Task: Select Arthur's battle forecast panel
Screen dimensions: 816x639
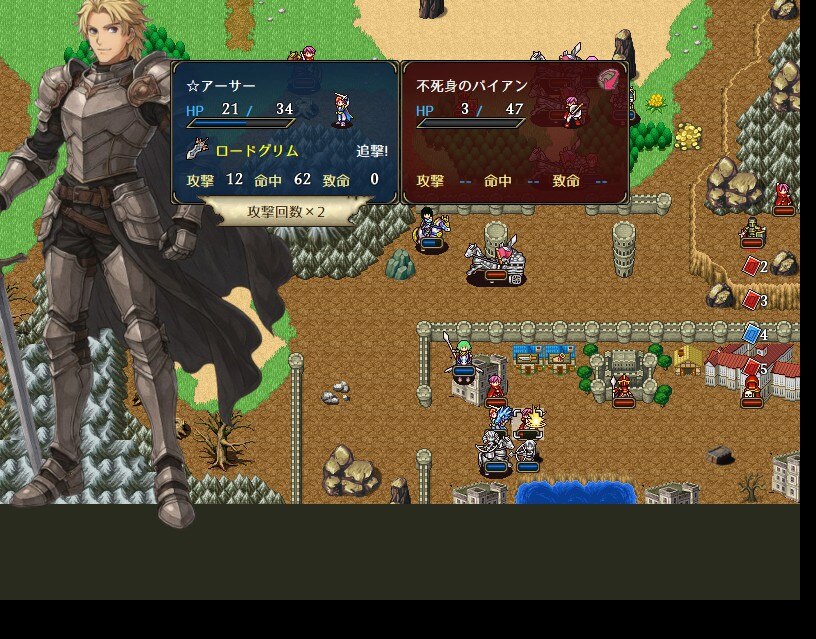Action: coord(285,132)
